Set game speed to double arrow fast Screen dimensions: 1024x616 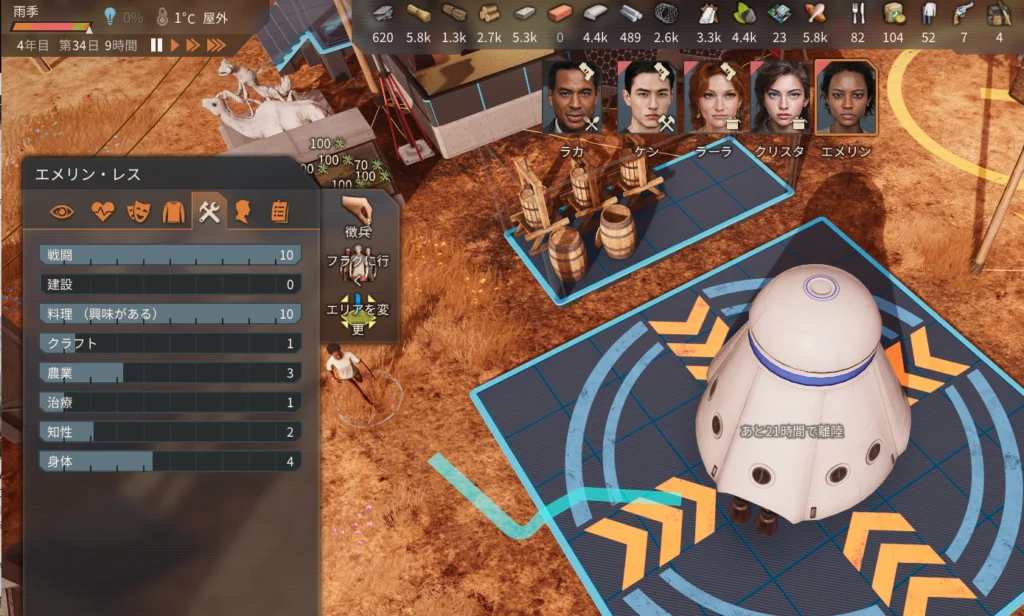click(x=193, y=45)
